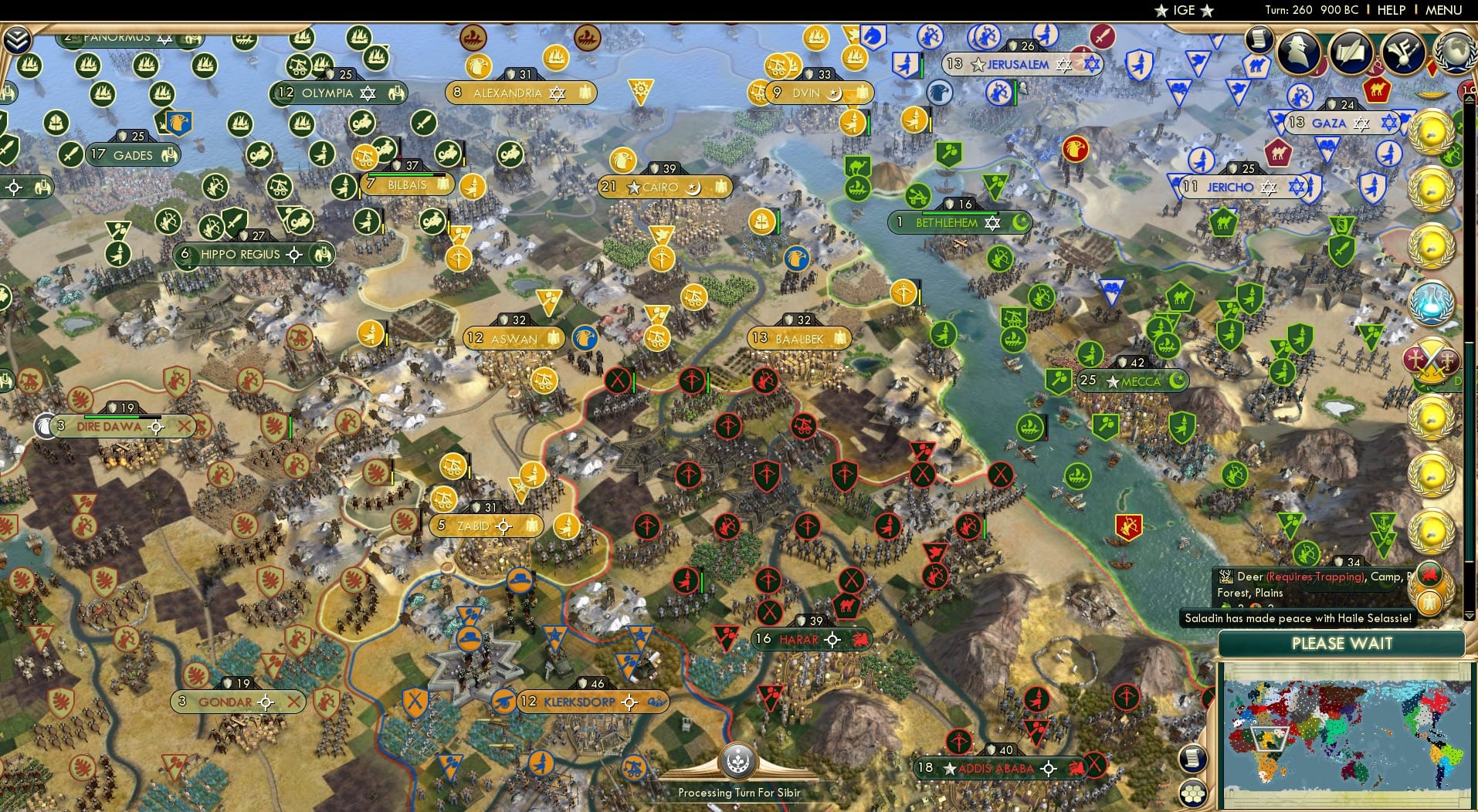
Task: Toggle Strategic View with the hex grid icon
Action: click(x=1194, y=792)
